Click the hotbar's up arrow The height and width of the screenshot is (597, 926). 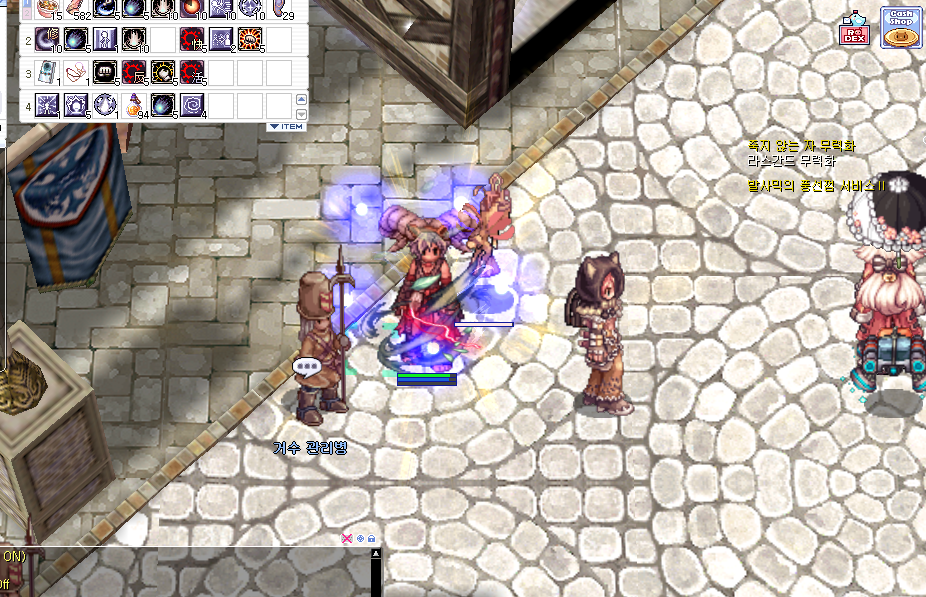tap(301, 98)
